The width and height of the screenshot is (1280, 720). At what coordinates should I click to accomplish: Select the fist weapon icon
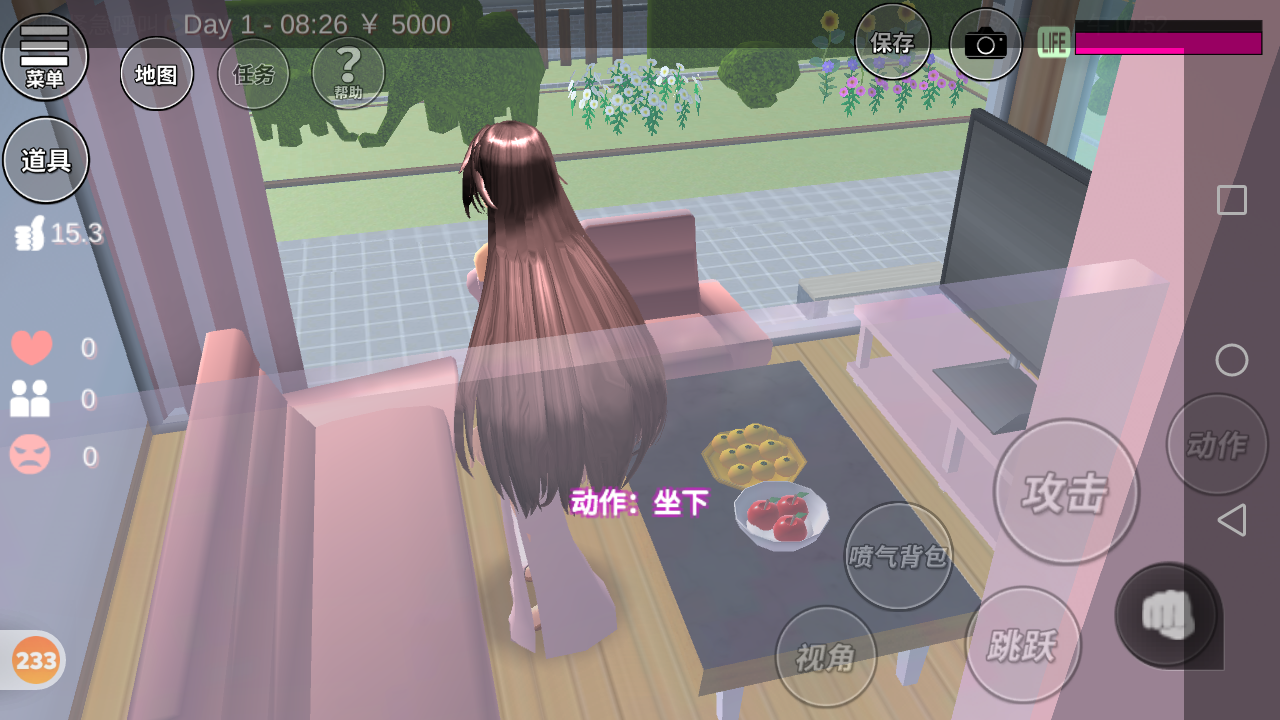click(x=1167, y=614)
